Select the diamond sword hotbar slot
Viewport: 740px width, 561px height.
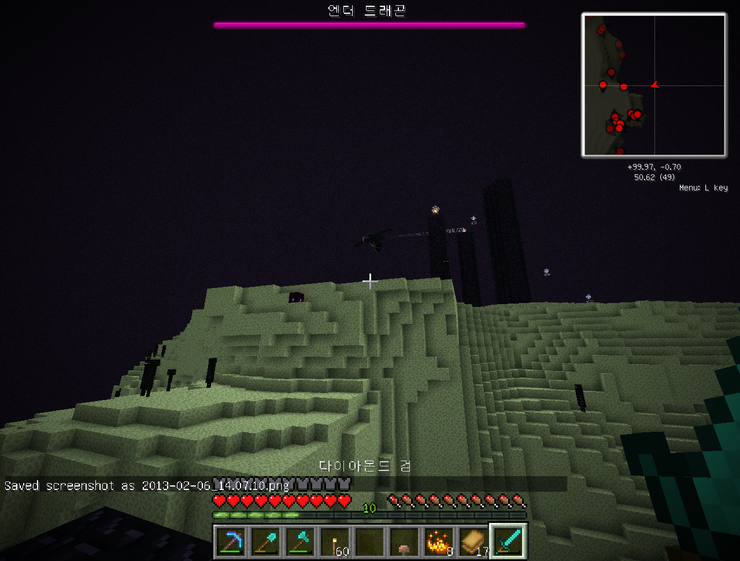point(508,541)
